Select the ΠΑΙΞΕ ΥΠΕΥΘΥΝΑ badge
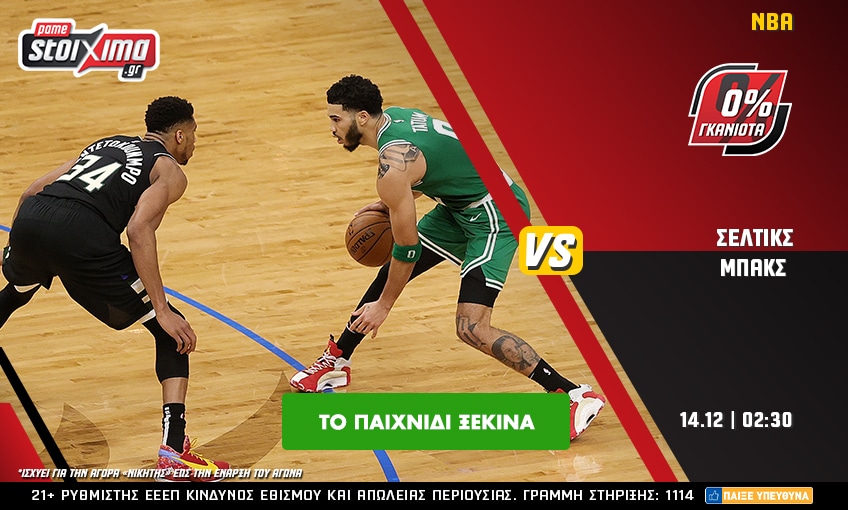Viewport: 848px width, 510px height. click(x=758, y=495)
